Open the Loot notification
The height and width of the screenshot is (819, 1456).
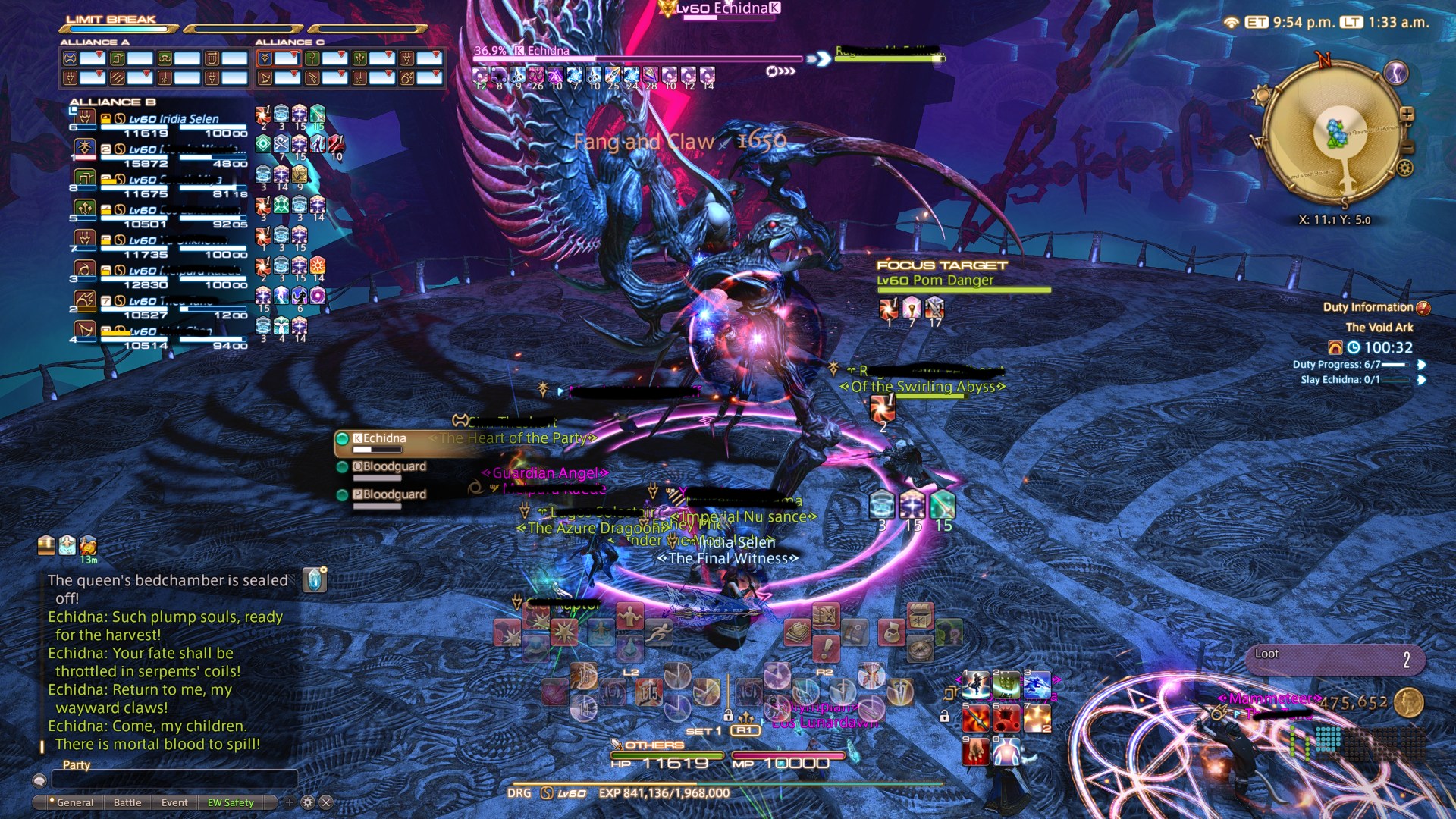pos(1335,658)
